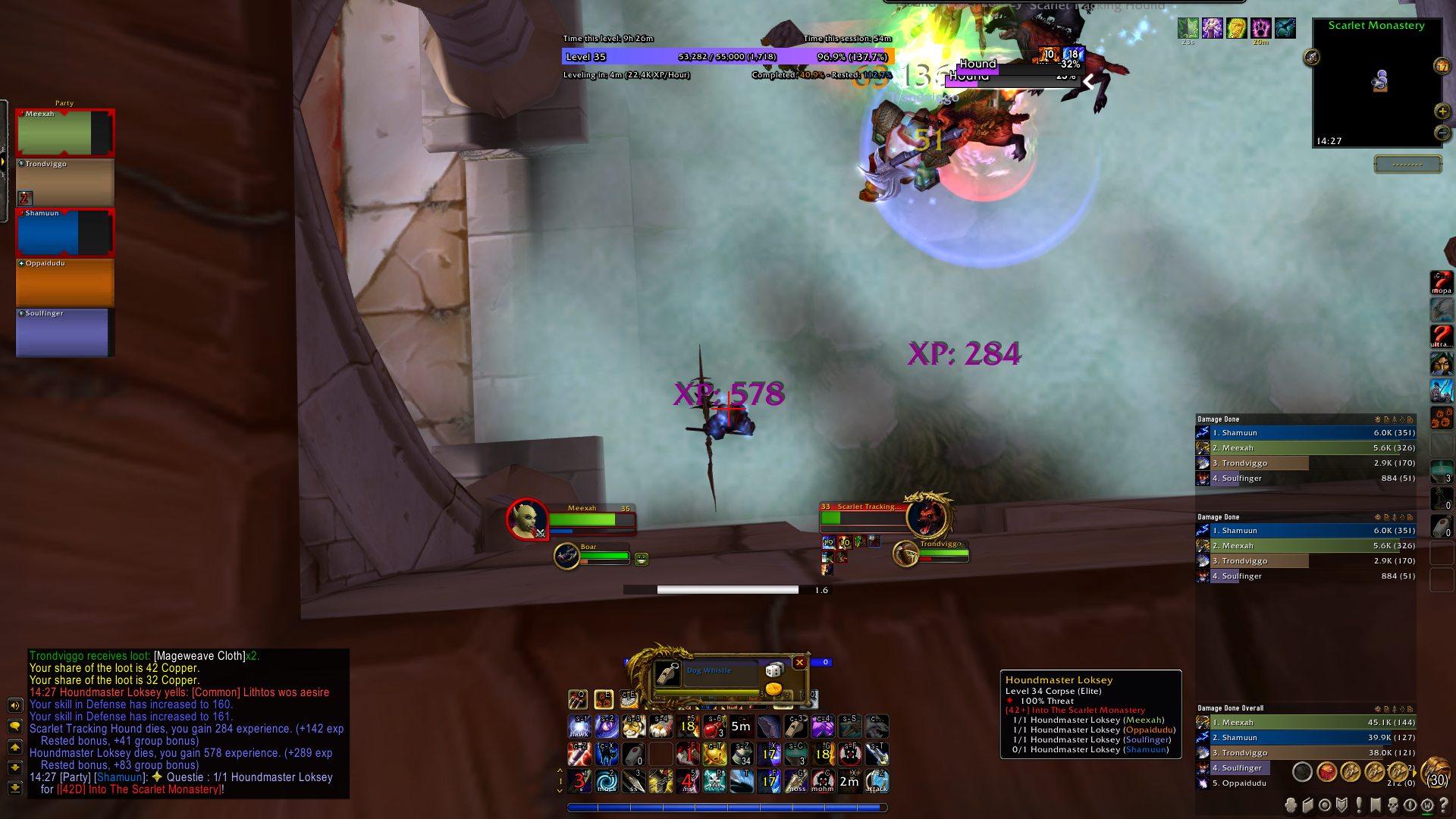This screenshot has width=1456, height=819.
Task: Select Soulfinger's purple party frame
Action: pos(64,333)
